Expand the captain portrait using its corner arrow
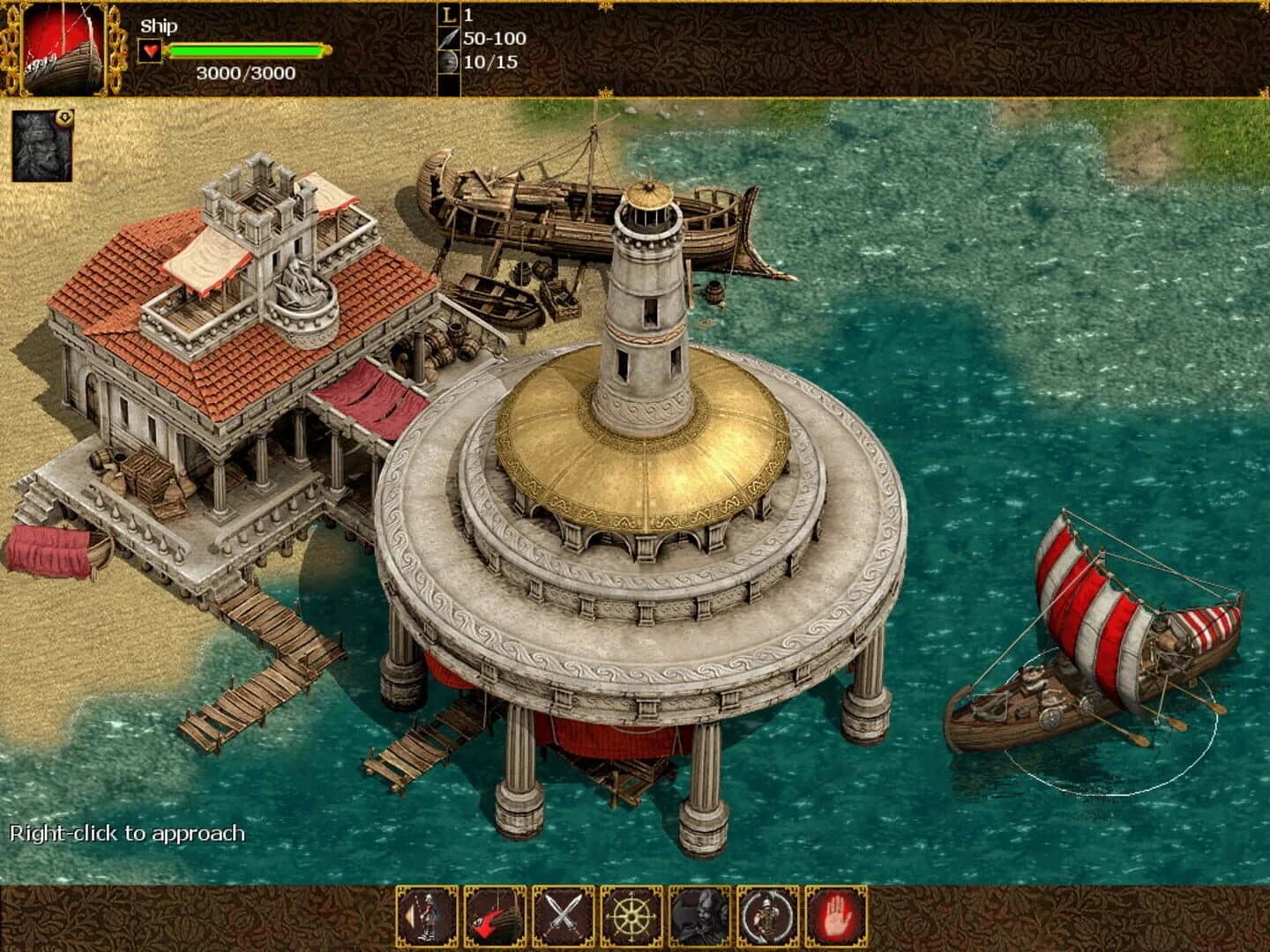 63,118
